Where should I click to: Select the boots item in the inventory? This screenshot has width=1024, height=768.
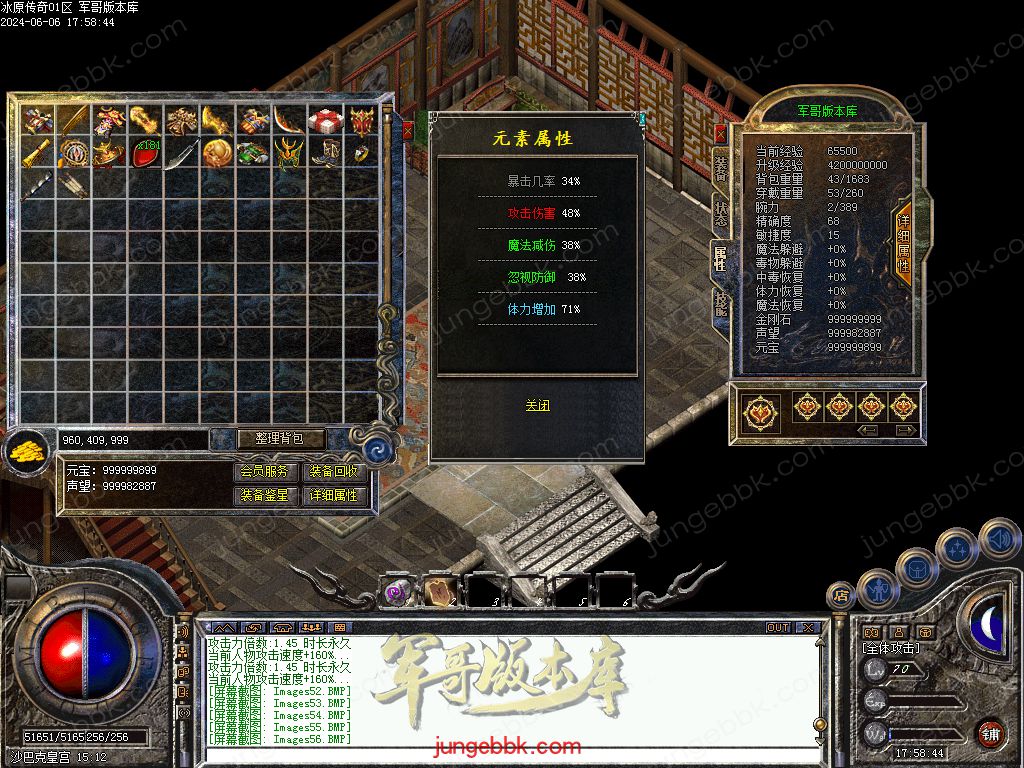(x=326, y=154)
